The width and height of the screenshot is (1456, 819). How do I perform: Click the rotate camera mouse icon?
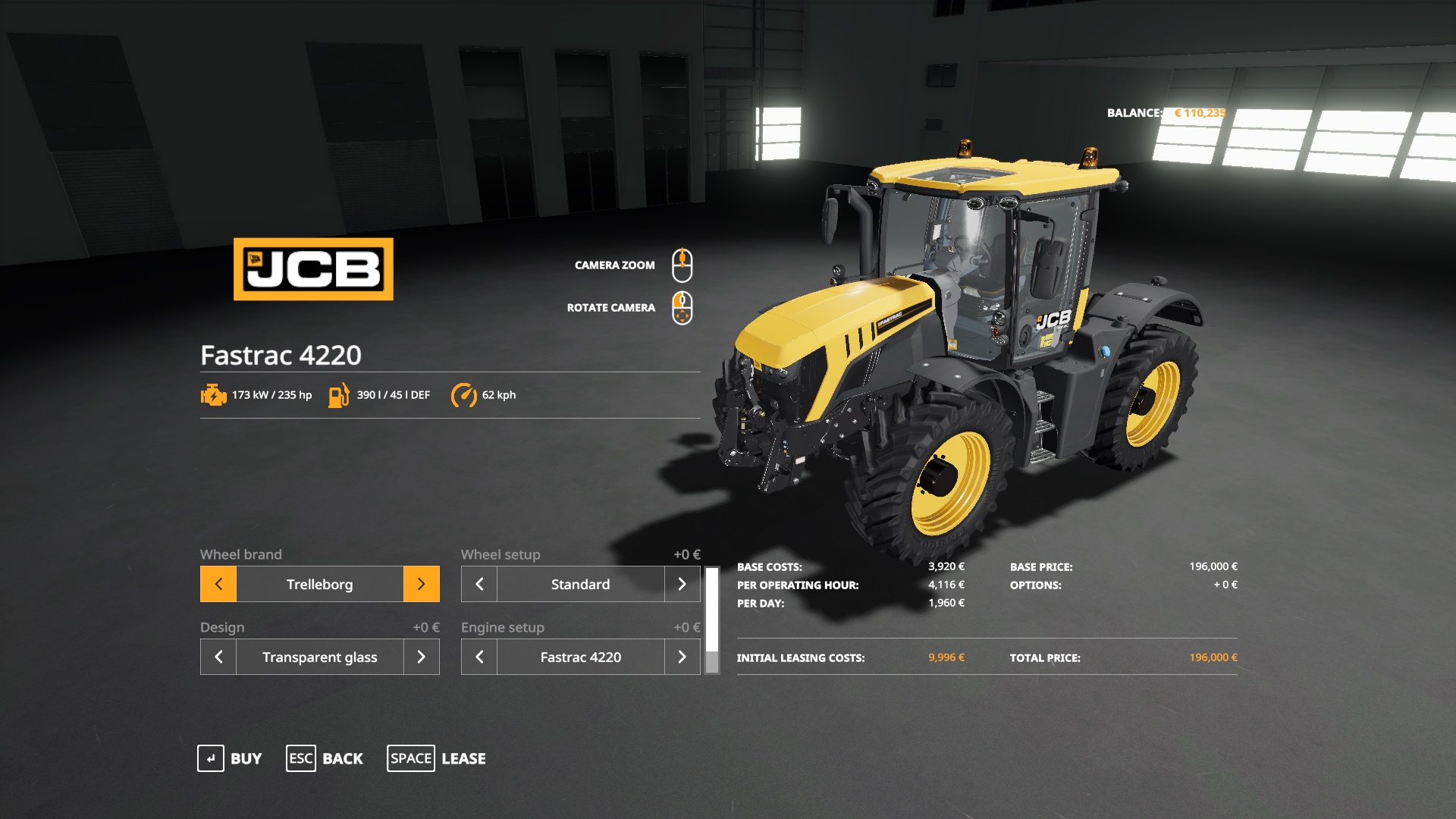coord(683,306)
